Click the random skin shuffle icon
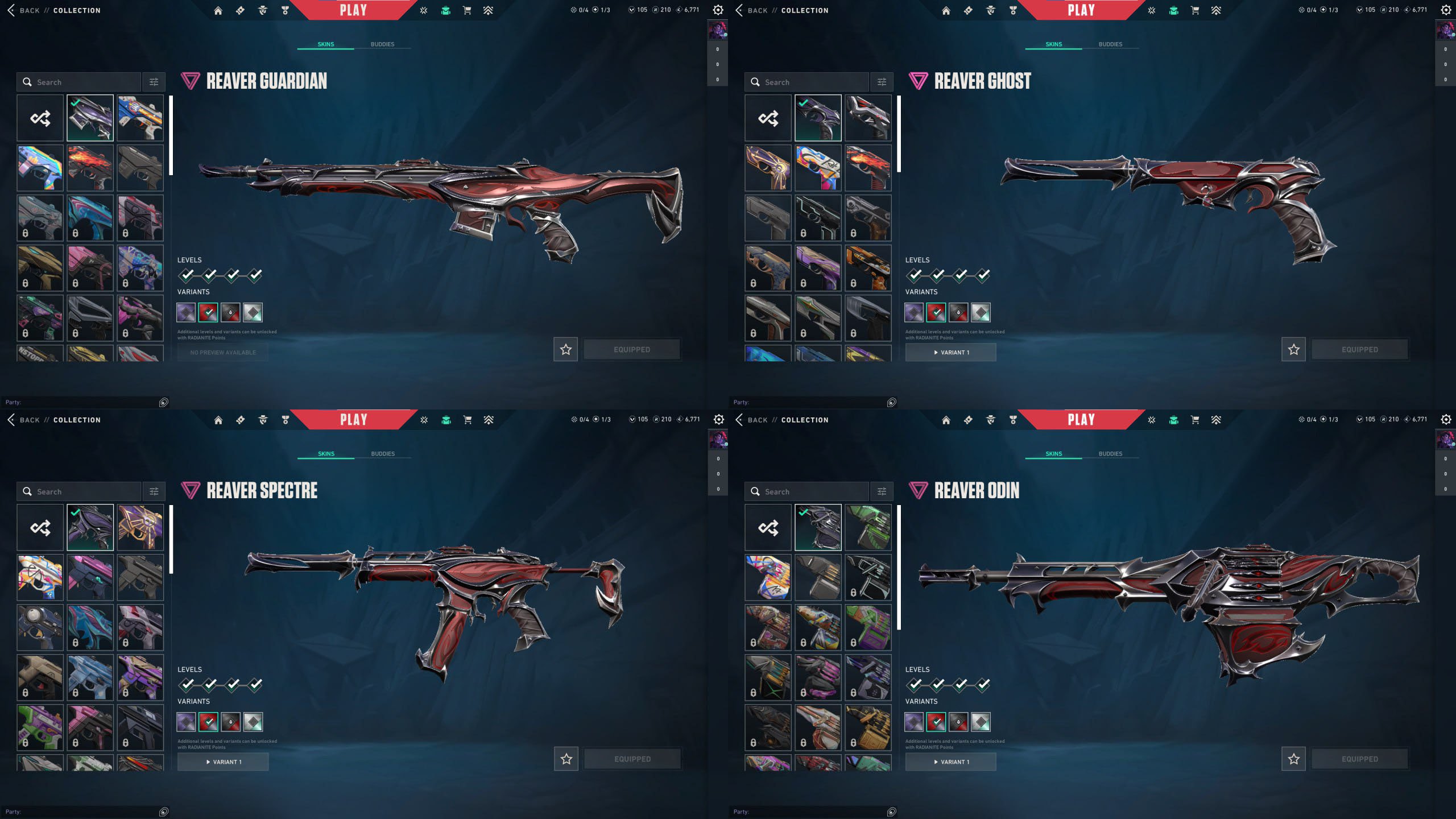 (40, 118)
